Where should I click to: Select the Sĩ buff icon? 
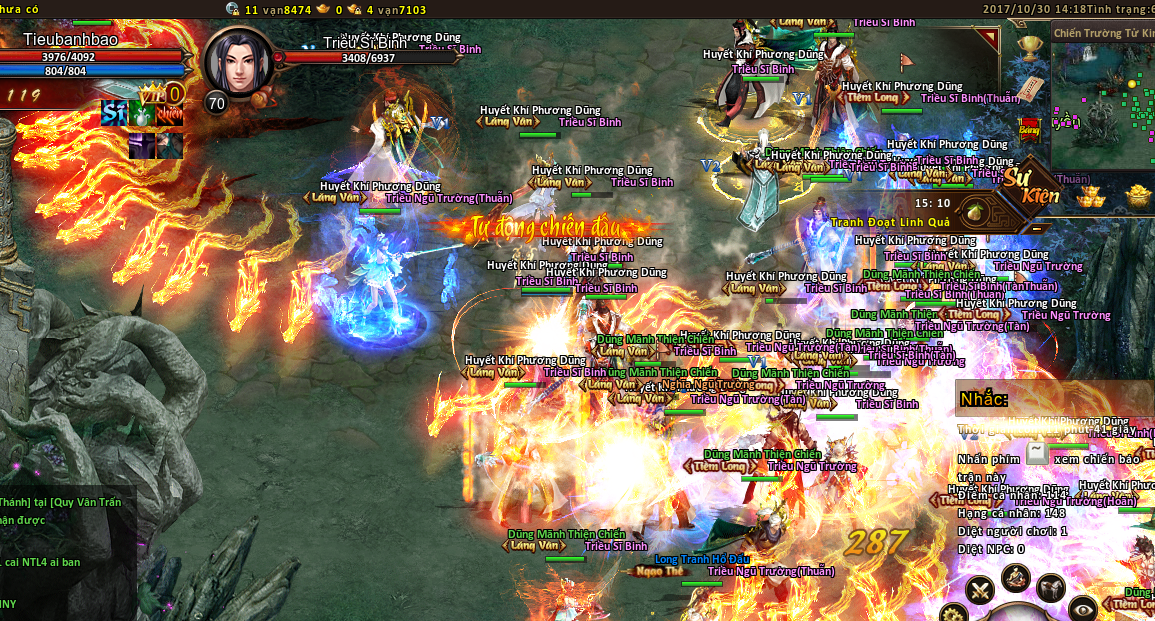coord(114,114)
